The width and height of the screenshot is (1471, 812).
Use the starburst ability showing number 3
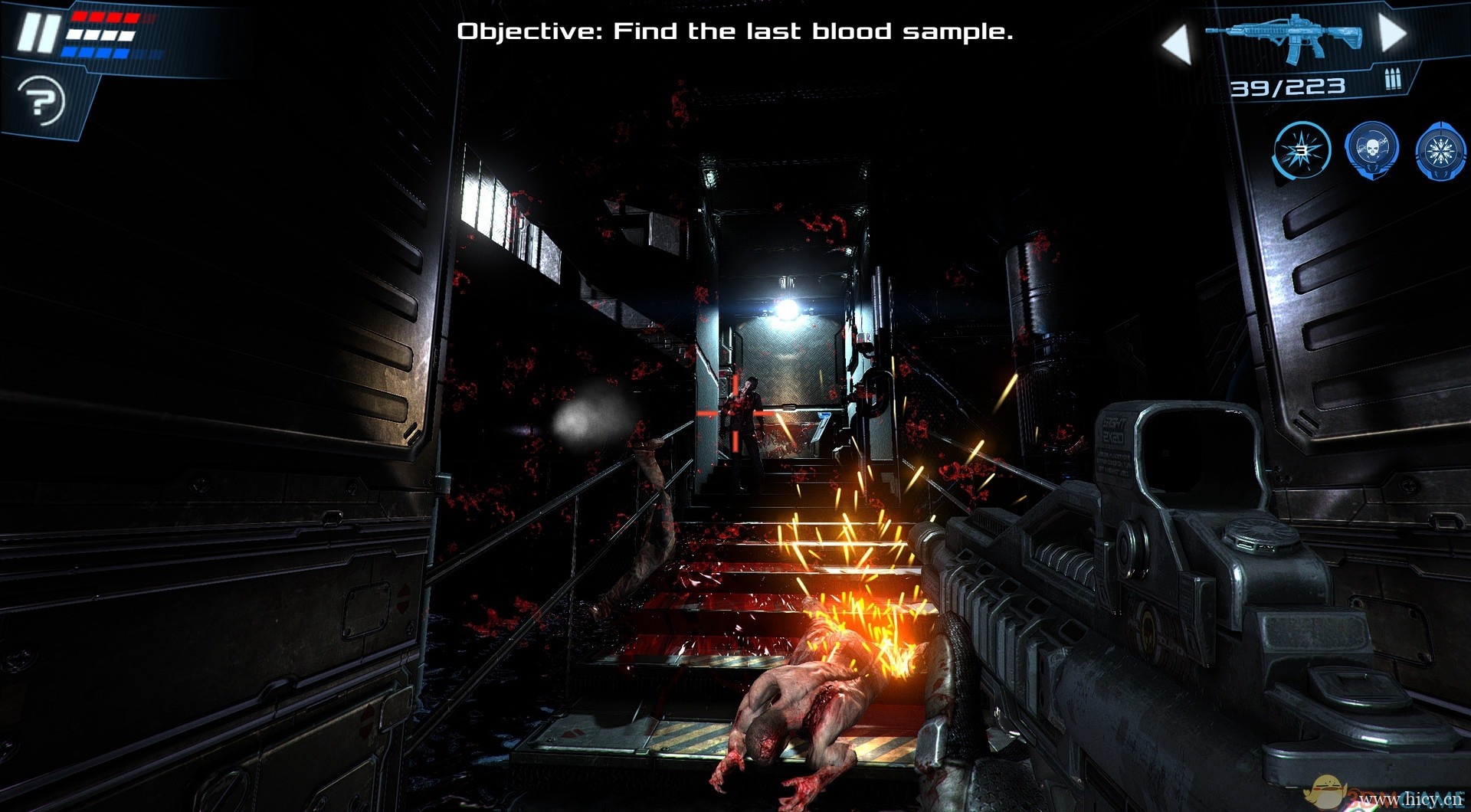tap(1302, 150)
